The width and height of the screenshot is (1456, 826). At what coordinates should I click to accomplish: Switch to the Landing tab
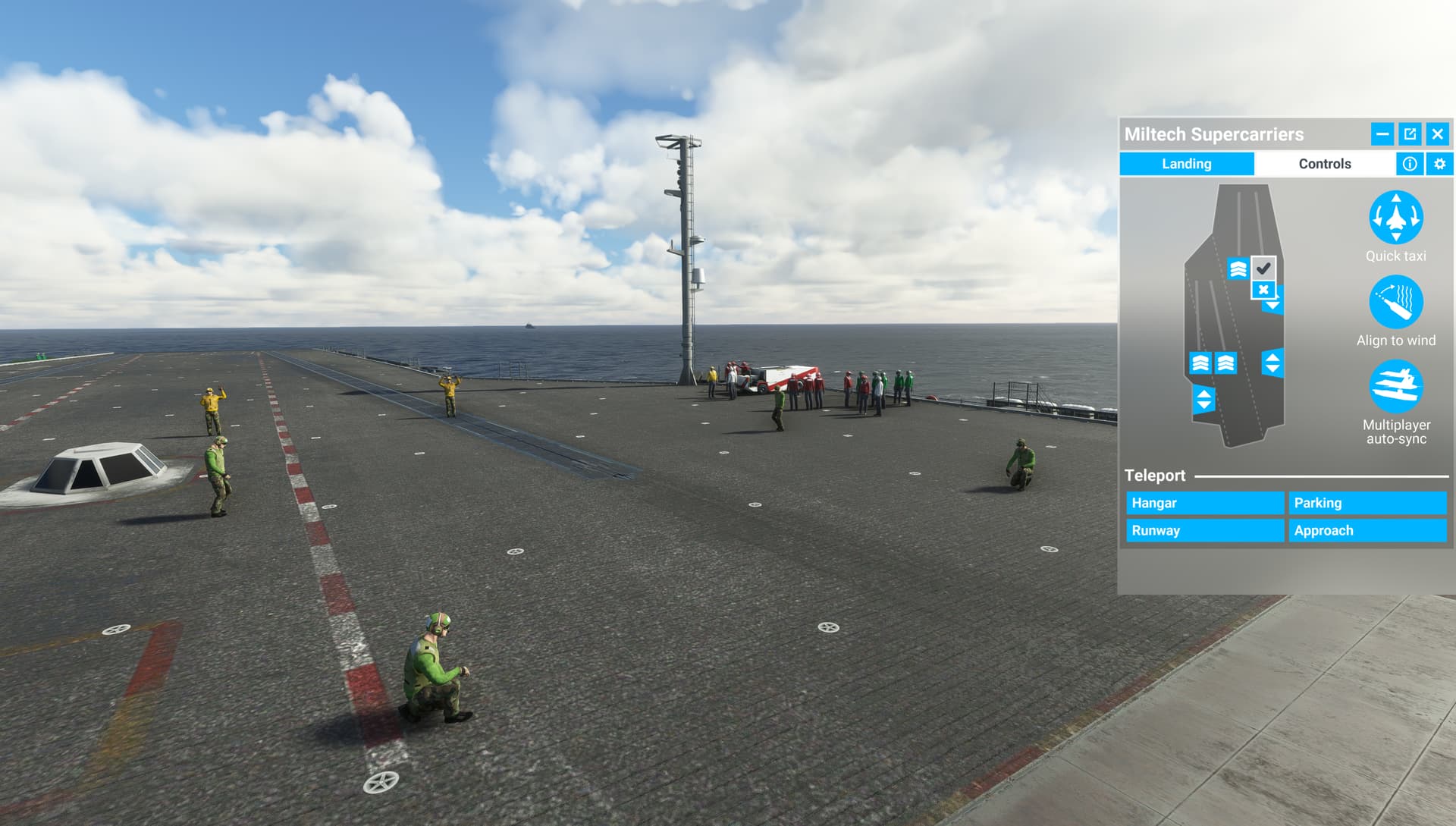(1186, 164)
